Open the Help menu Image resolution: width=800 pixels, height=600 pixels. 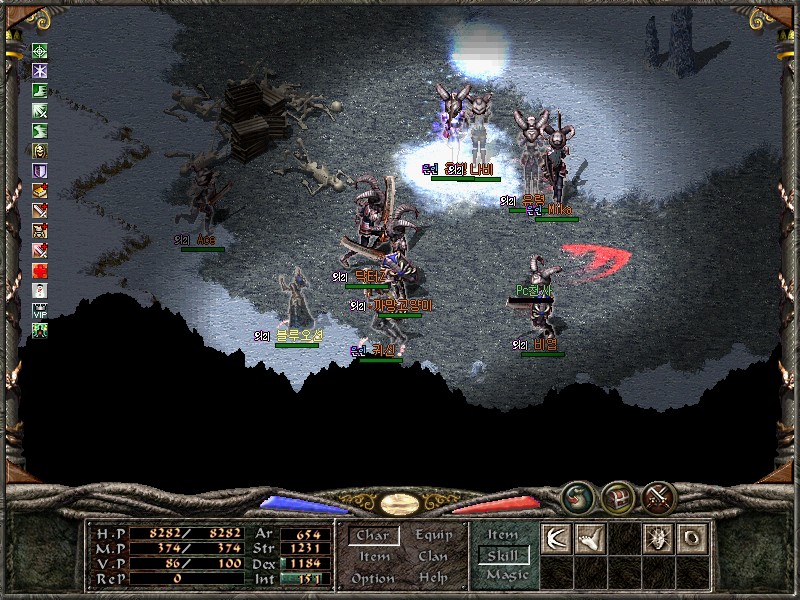tap(433, 578)
